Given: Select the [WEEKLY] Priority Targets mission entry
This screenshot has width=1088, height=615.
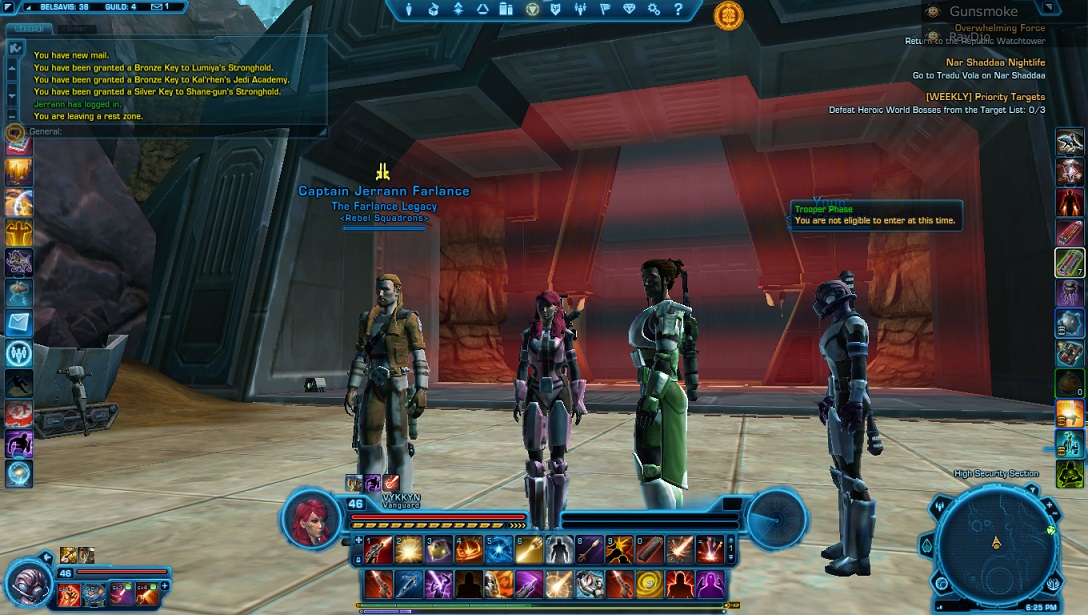Looking at the screenshot, I should [x=985, y=97].
